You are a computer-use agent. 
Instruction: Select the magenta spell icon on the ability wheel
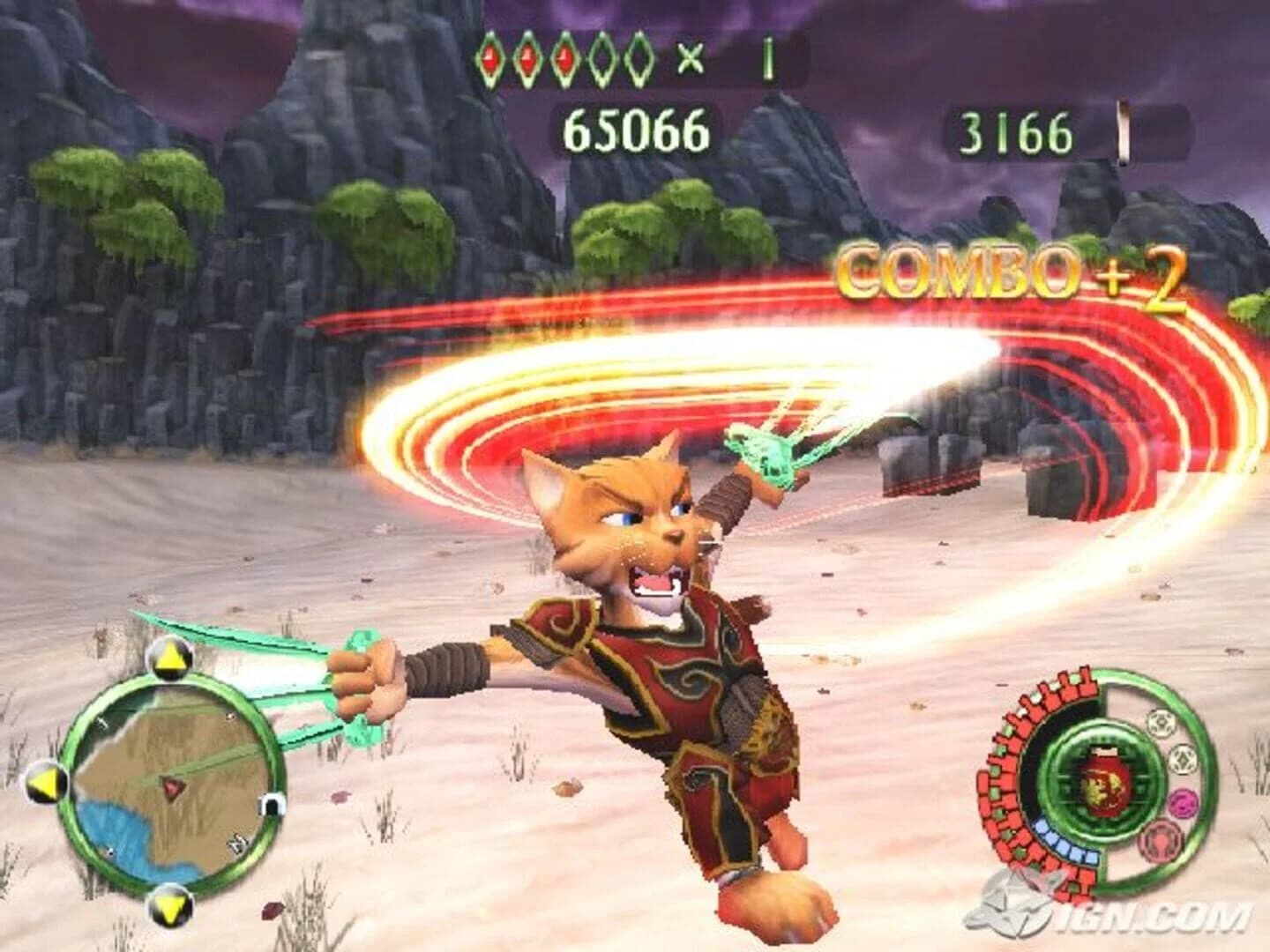1183,804
